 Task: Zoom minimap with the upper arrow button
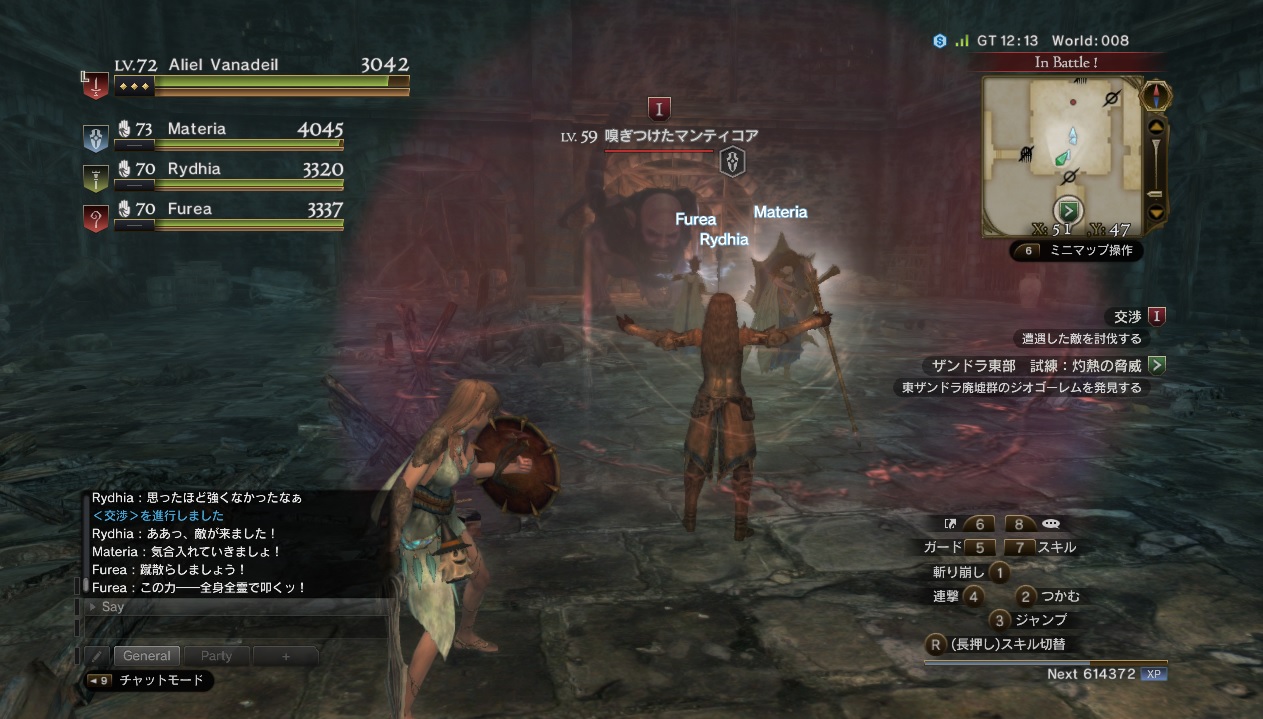[1156, 127]
